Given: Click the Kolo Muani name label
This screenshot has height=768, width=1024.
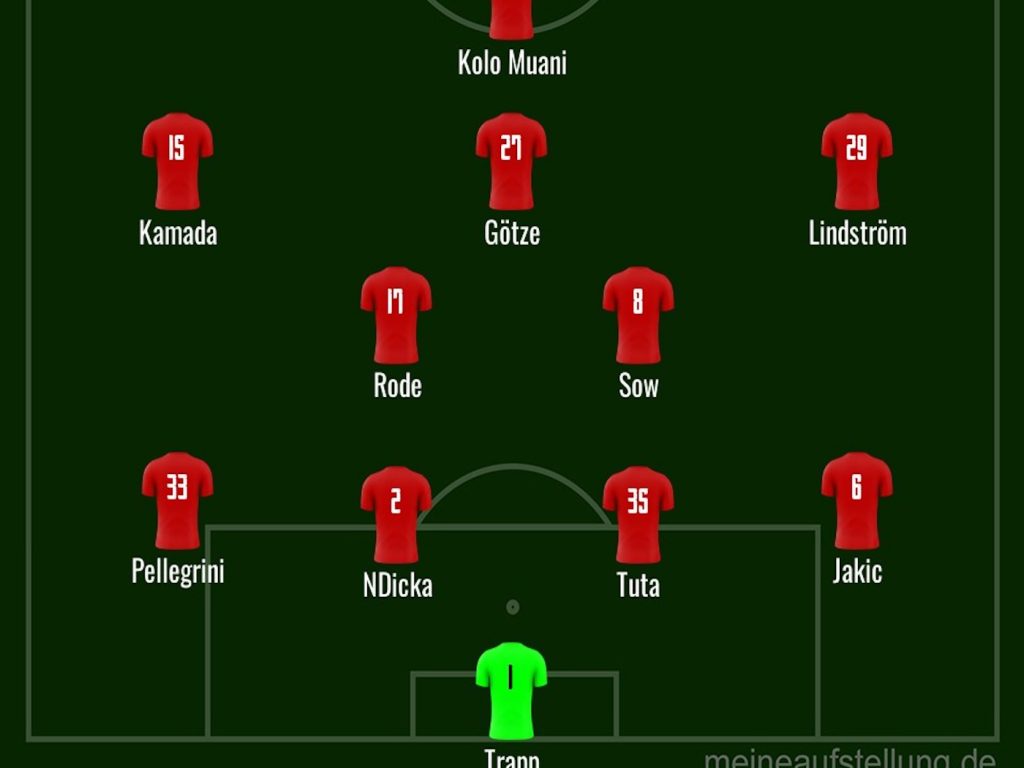Looking at the screenshot, I should [x=512, y=63].
